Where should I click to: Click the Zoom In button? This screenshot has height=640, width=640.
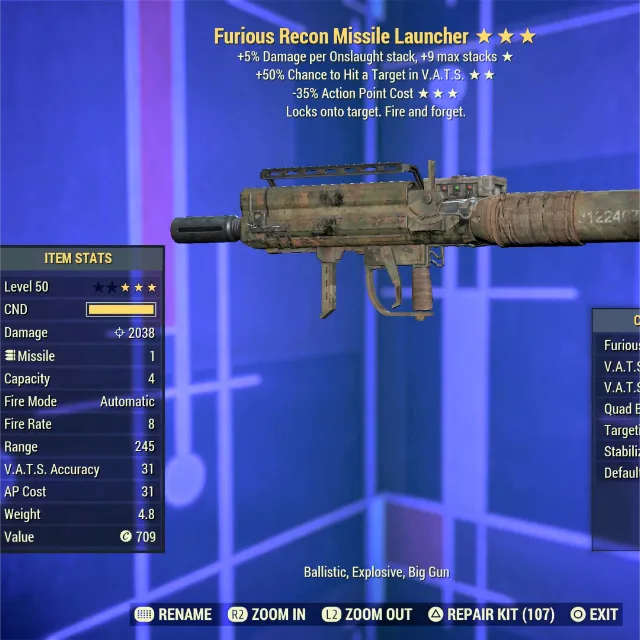click(x=267, y=614)
